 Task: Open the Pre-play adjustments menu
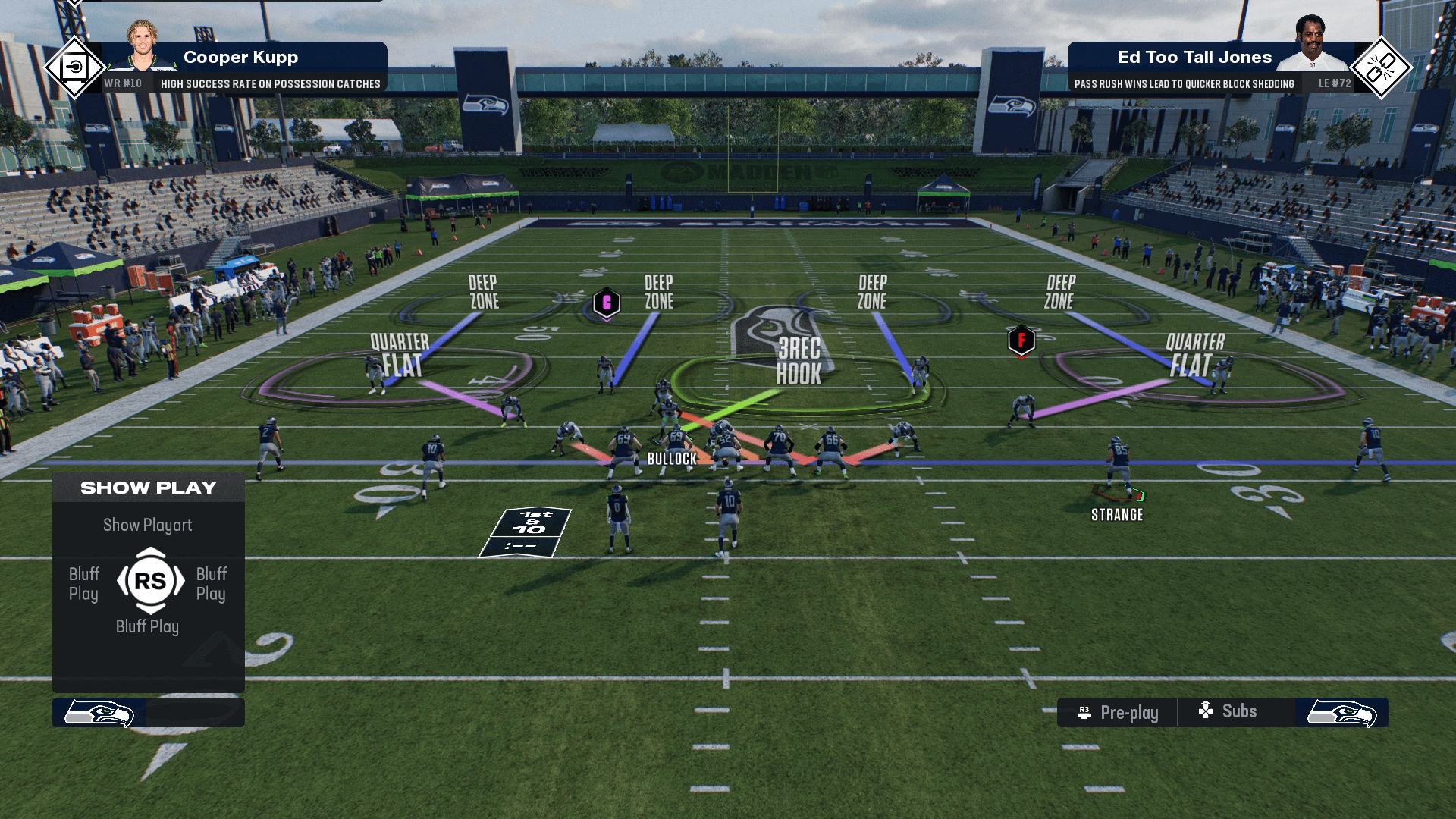1119,713
